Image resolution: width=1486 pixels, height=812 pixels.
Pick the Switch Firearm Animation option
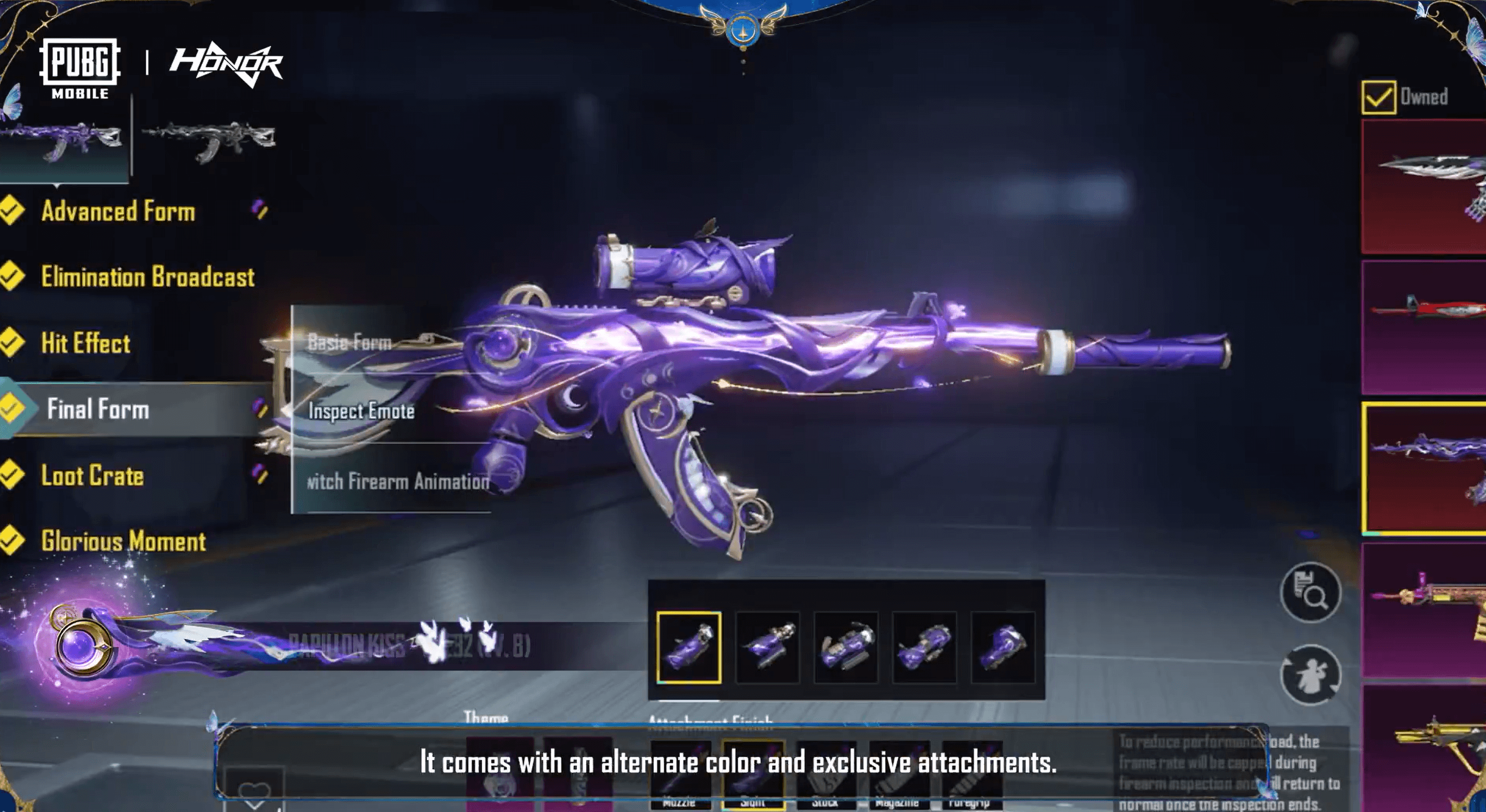(x=398, y=481)
